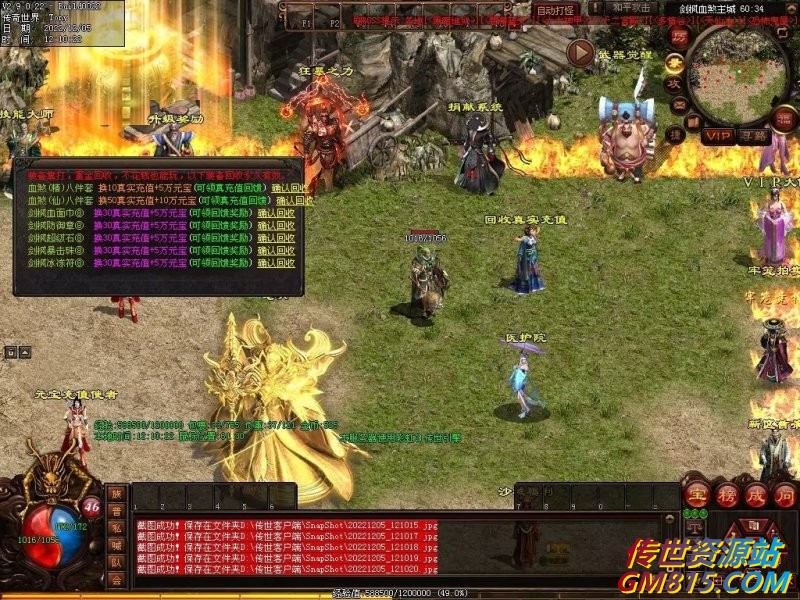
Task: Click the 攻 round button beside minimap
Action: coord(676,83)
